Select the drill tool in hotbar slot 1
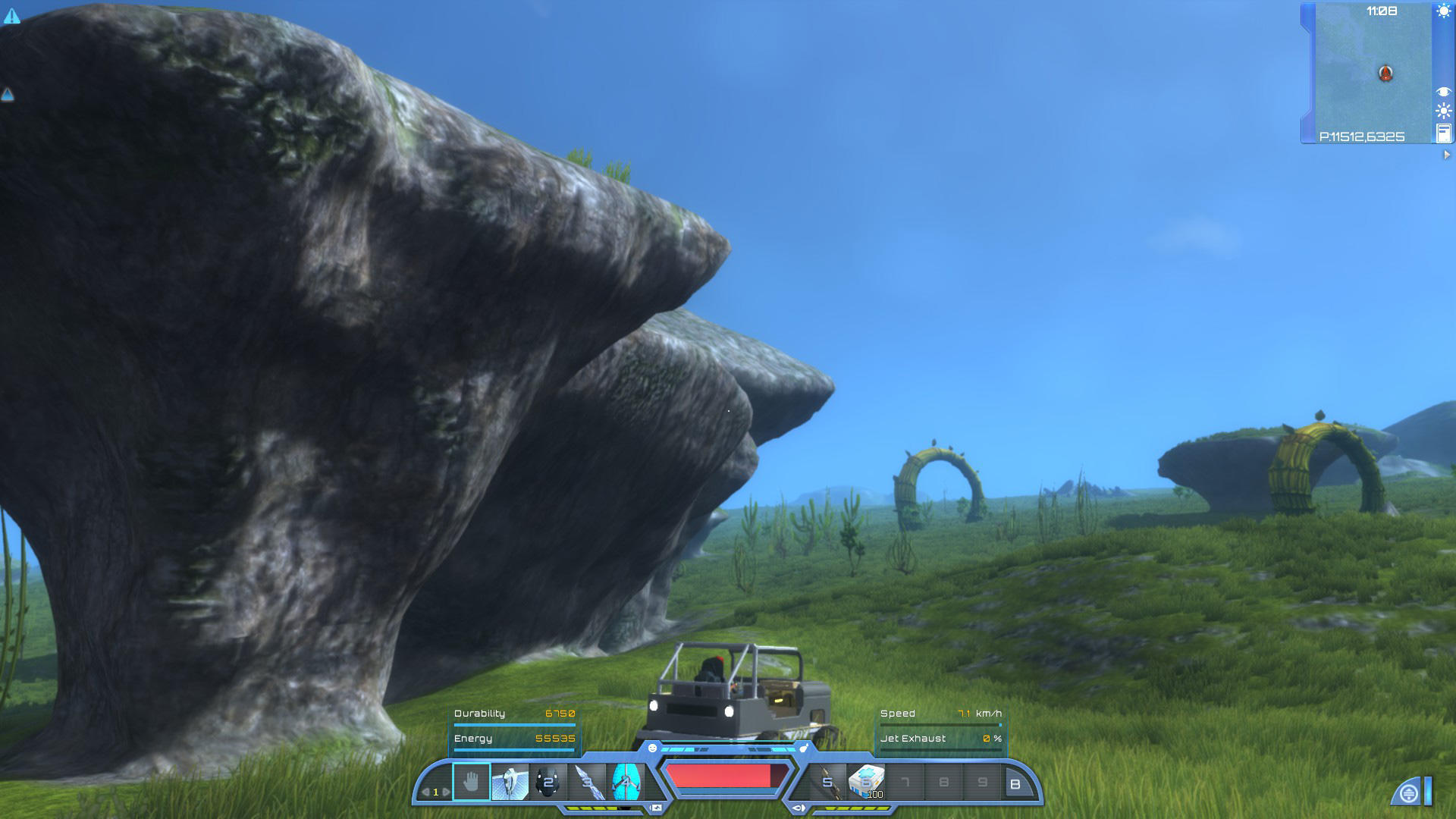1456x819 pixels. (x=510, y=782)
